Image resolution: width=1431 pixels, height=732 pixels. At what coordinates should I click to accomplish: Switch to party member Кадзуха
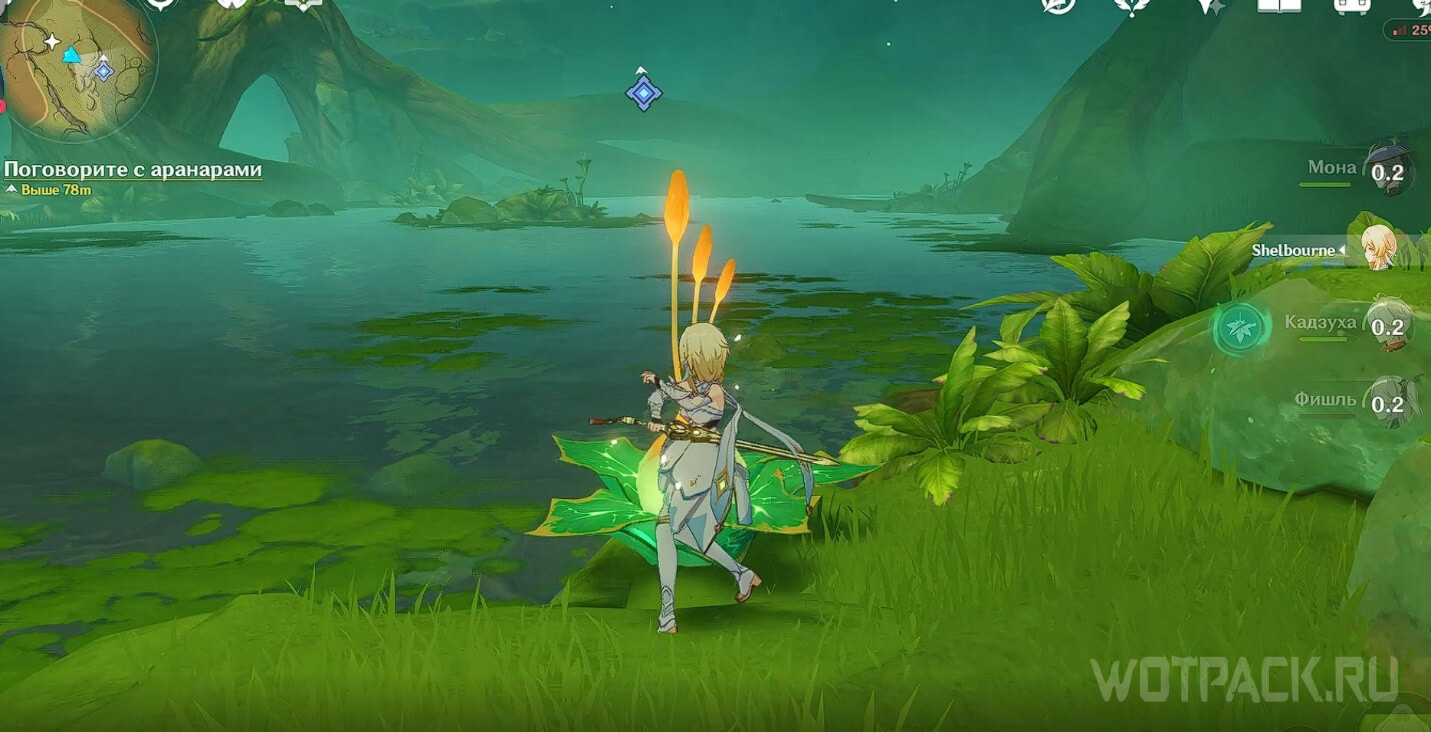click(1387, 324)
